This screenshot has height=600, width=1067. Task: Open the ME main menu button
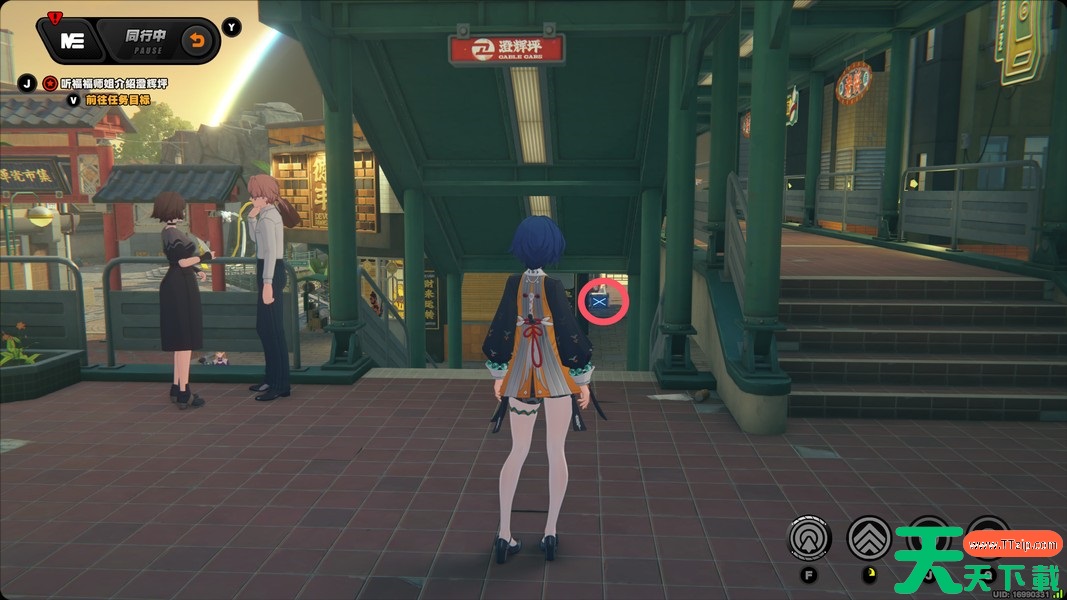tap(71, 41)
